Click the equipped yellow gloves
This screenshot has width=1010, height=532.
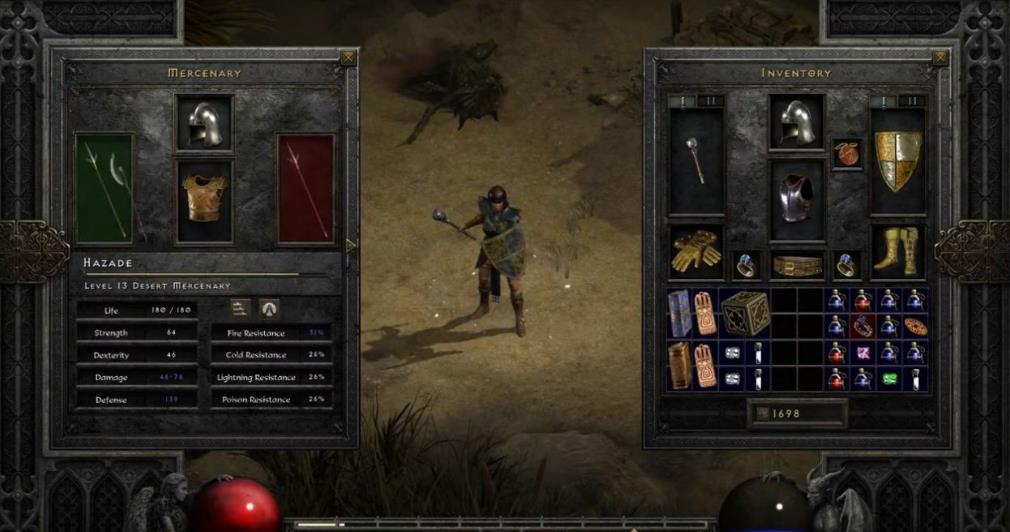(694, 252)
